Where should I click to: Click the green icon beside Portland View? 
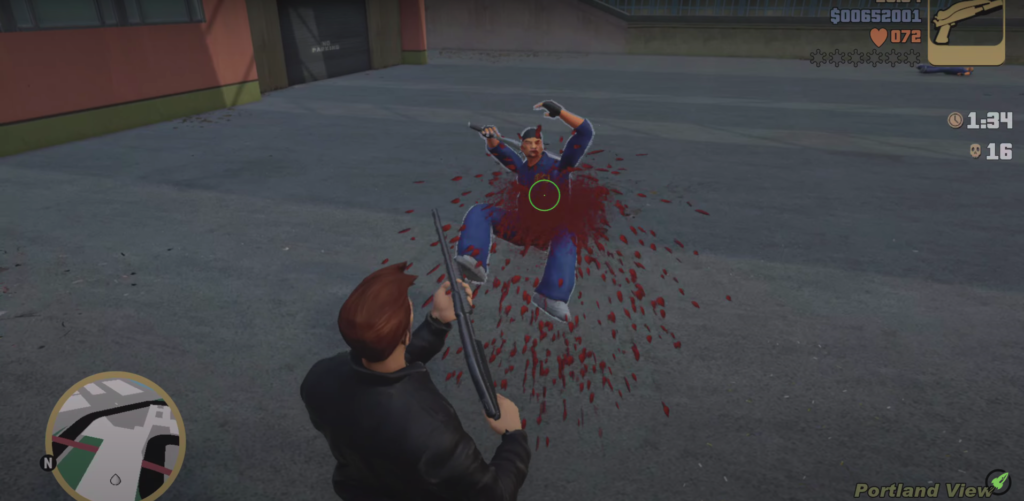[997, 481]
